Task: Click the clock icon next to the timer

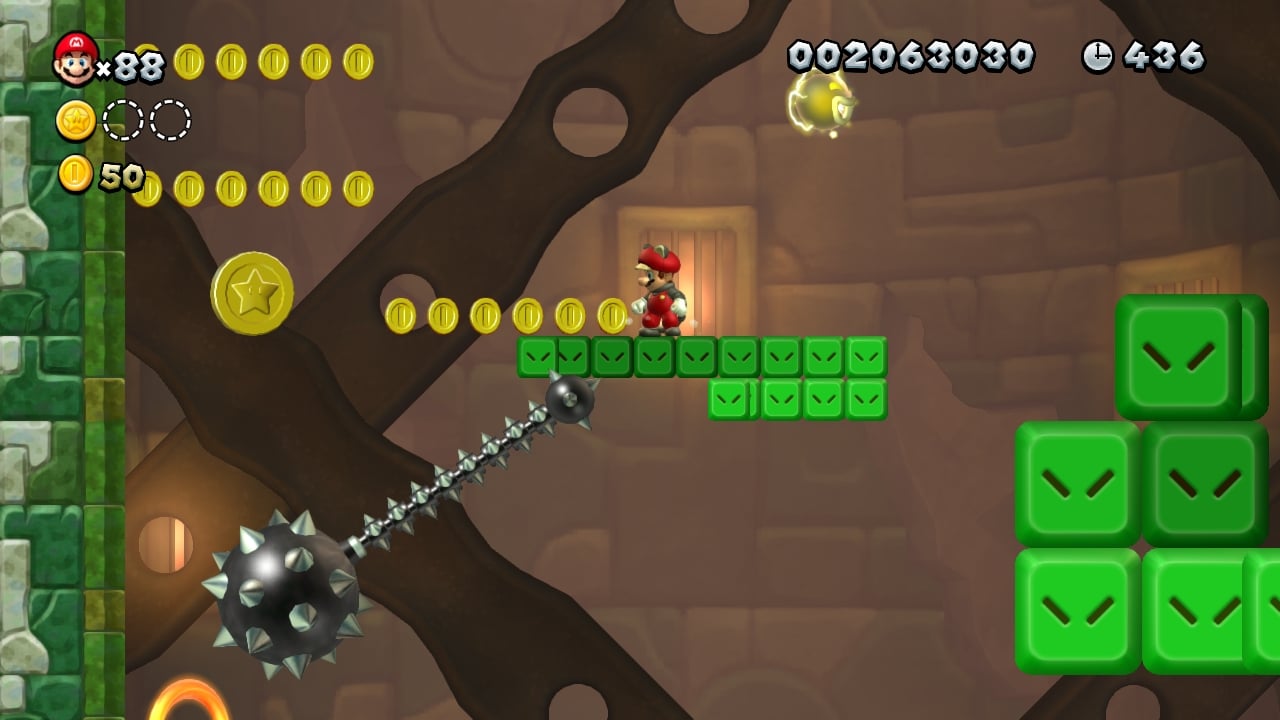Action: point(1098,57)
